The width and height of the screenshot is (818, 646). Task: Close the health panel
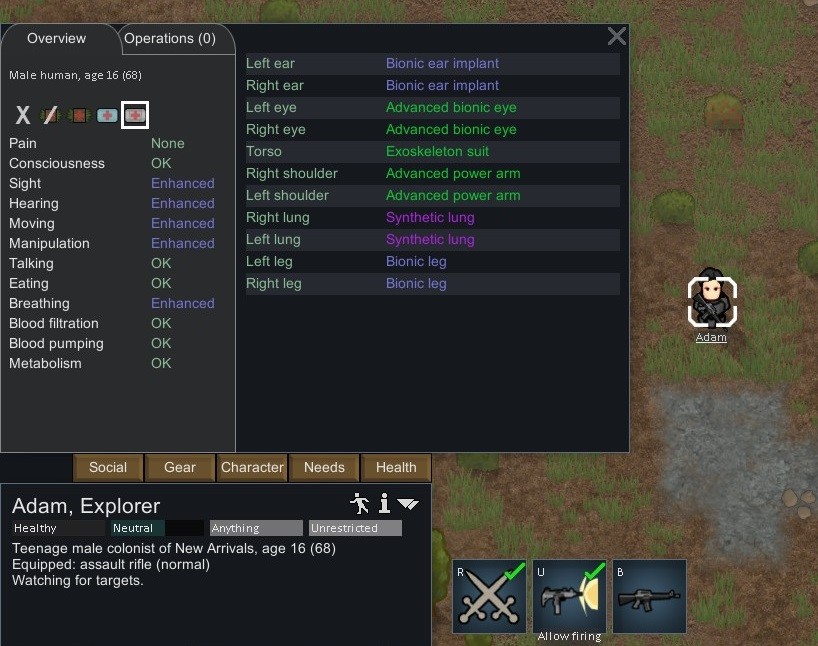pos(617,37)
